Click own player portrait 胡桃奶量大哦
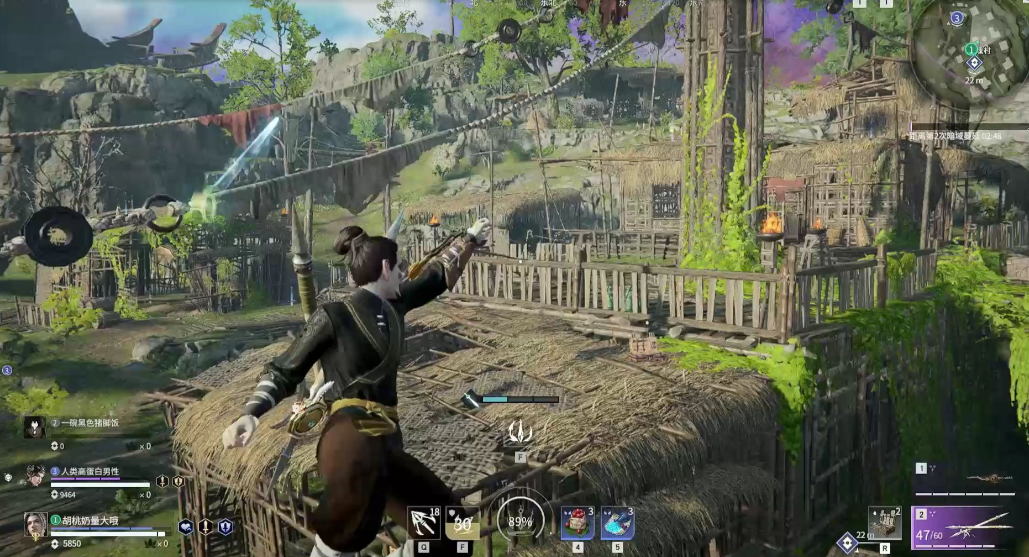1029x557 pixels. [36, 524]
